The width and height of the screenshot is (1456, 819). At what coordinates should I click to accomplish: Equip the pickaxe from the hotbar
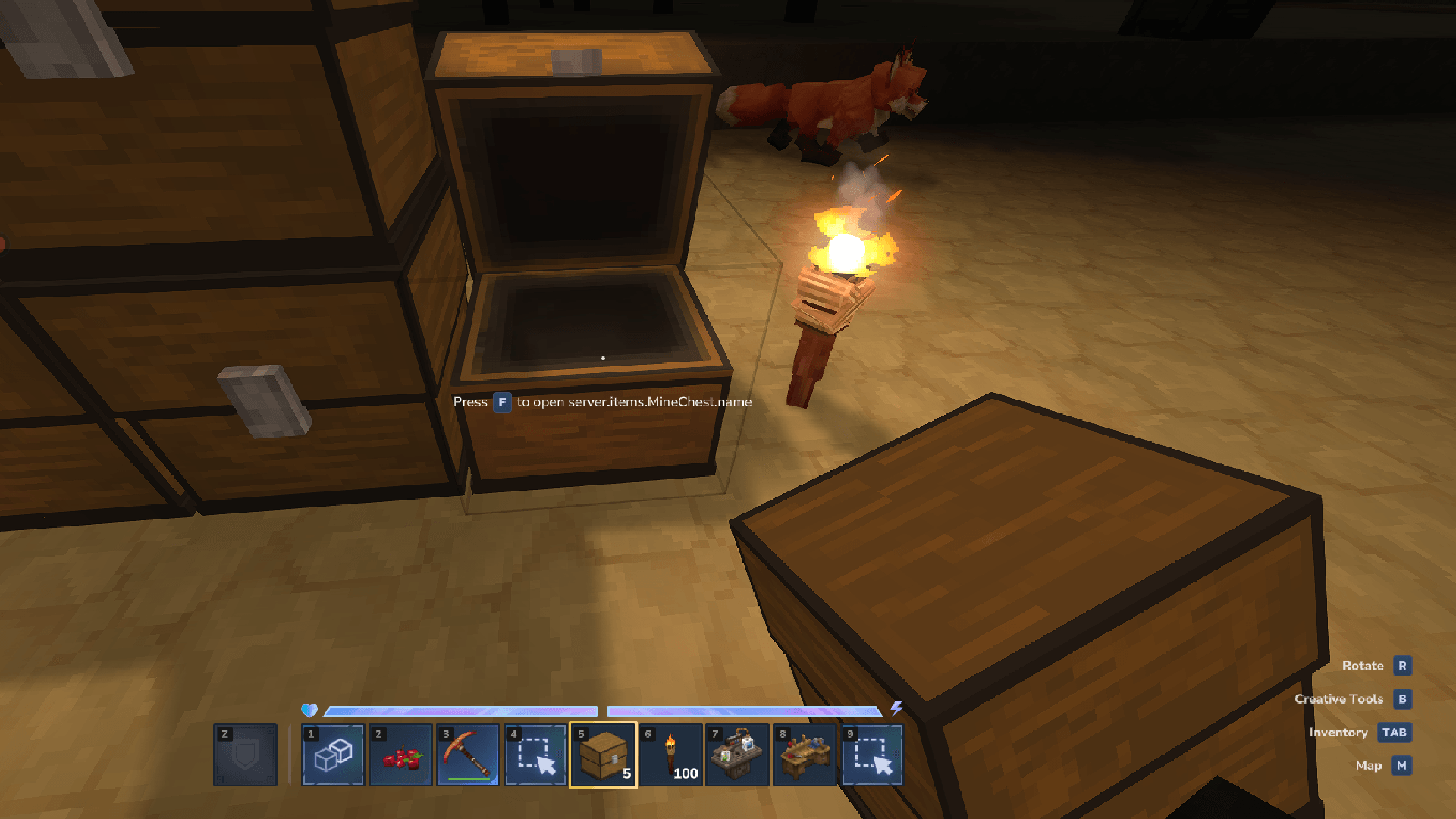[468, 755]
